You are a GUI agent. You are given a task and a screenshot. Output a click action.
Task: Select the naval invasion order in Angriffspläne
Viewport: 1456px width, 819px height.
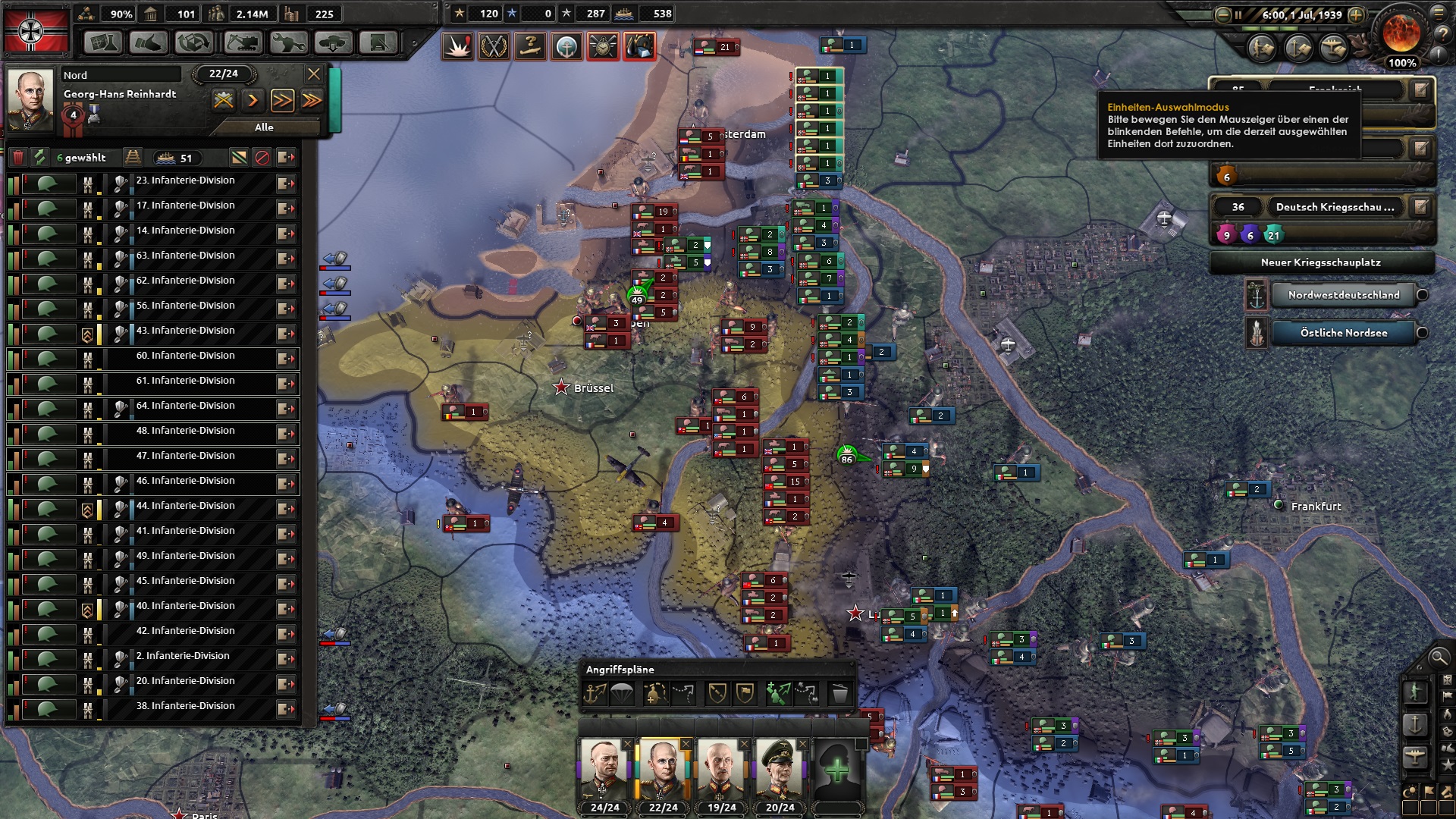click(595, 692)
